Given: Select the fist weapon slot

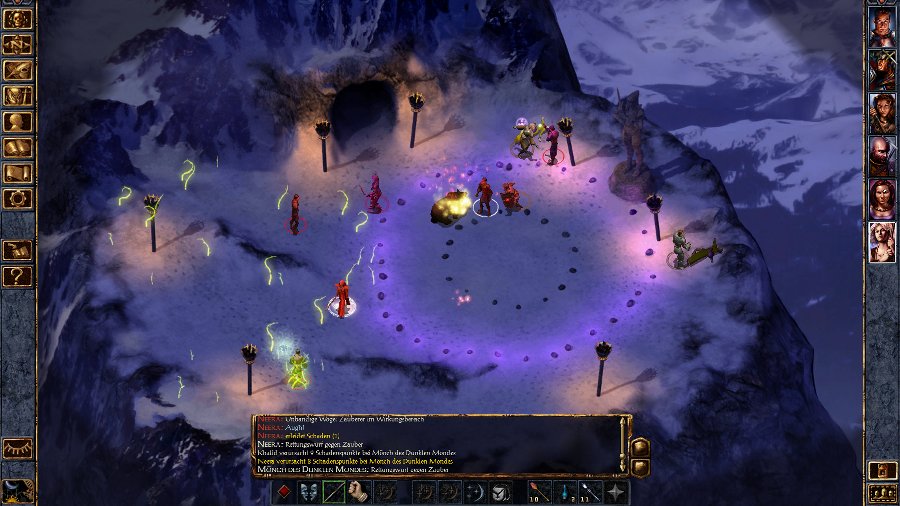Looking at the screenshot, I should point(359,492).
